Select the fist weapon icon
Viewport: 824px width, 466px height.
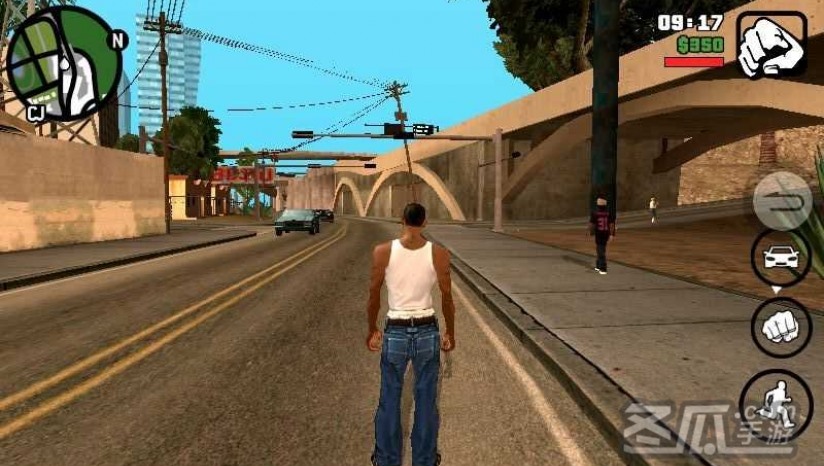[772, 45]
